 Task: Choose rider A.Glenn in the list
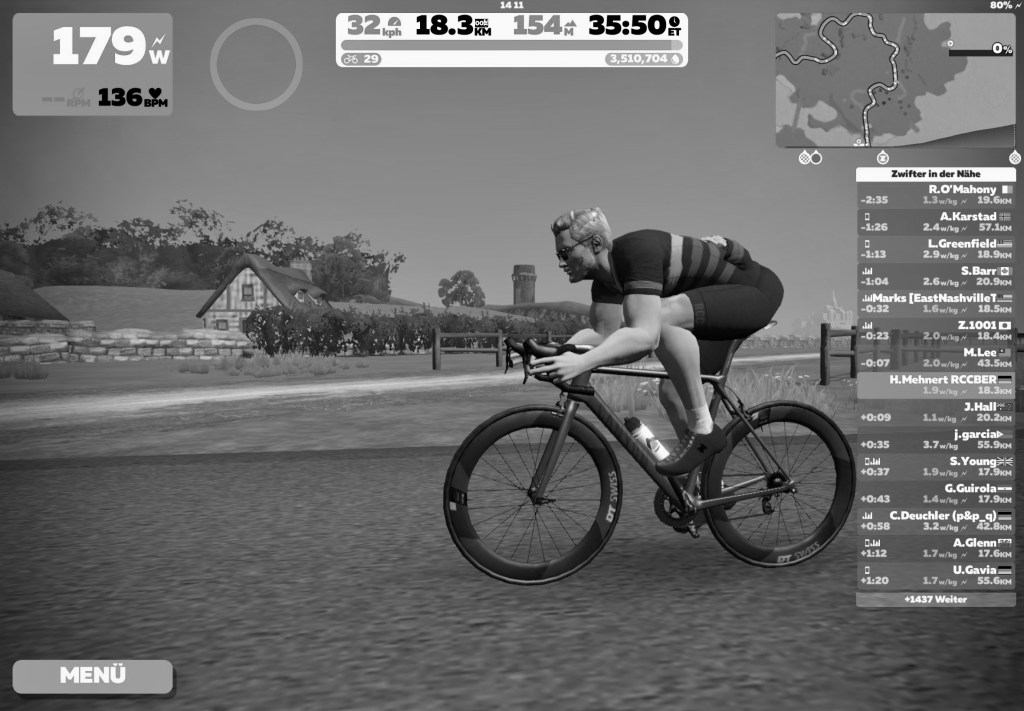point(935,547)
